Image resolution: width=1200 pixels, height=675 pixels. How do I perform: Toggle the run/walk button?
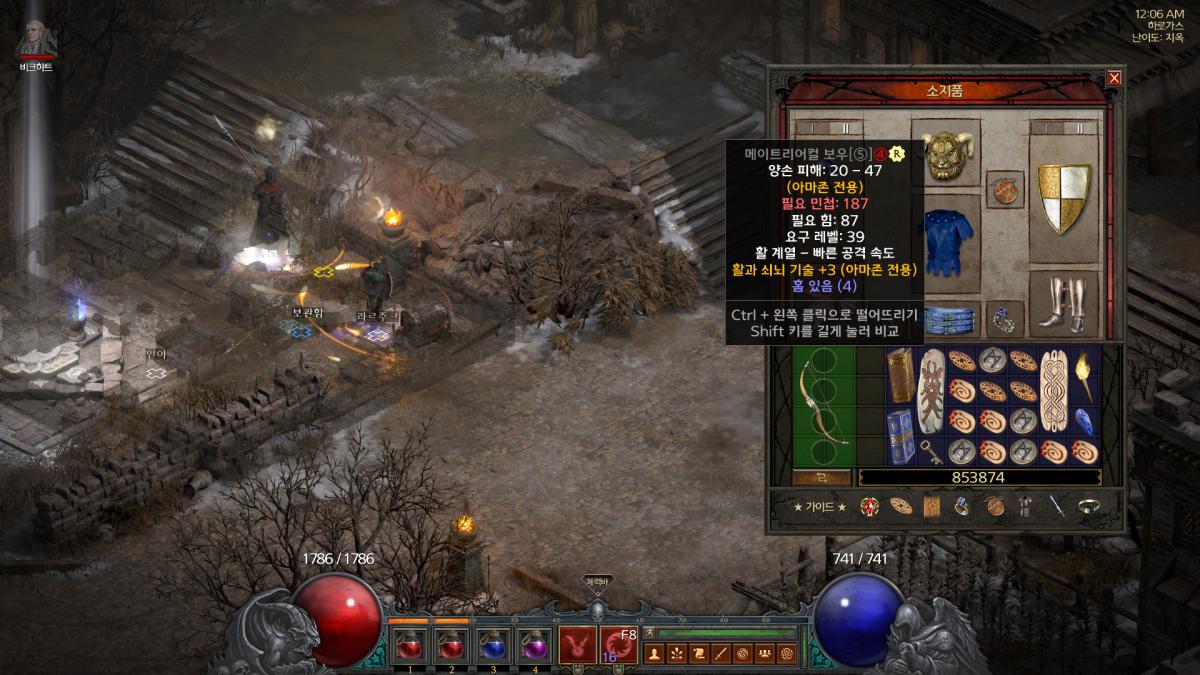pos(649,632)
